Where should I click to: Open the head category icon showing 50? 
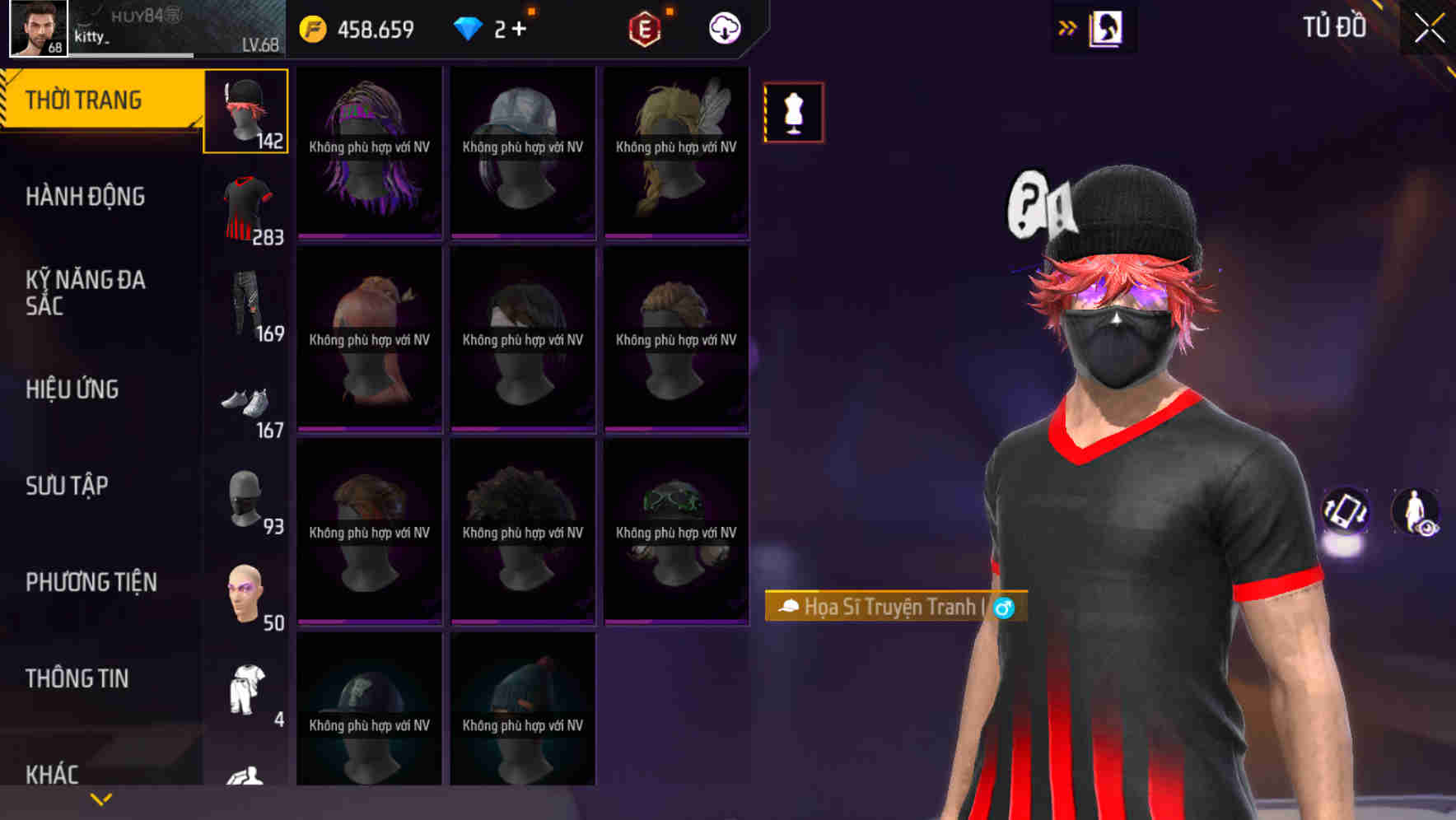click(x=245, y=593)
